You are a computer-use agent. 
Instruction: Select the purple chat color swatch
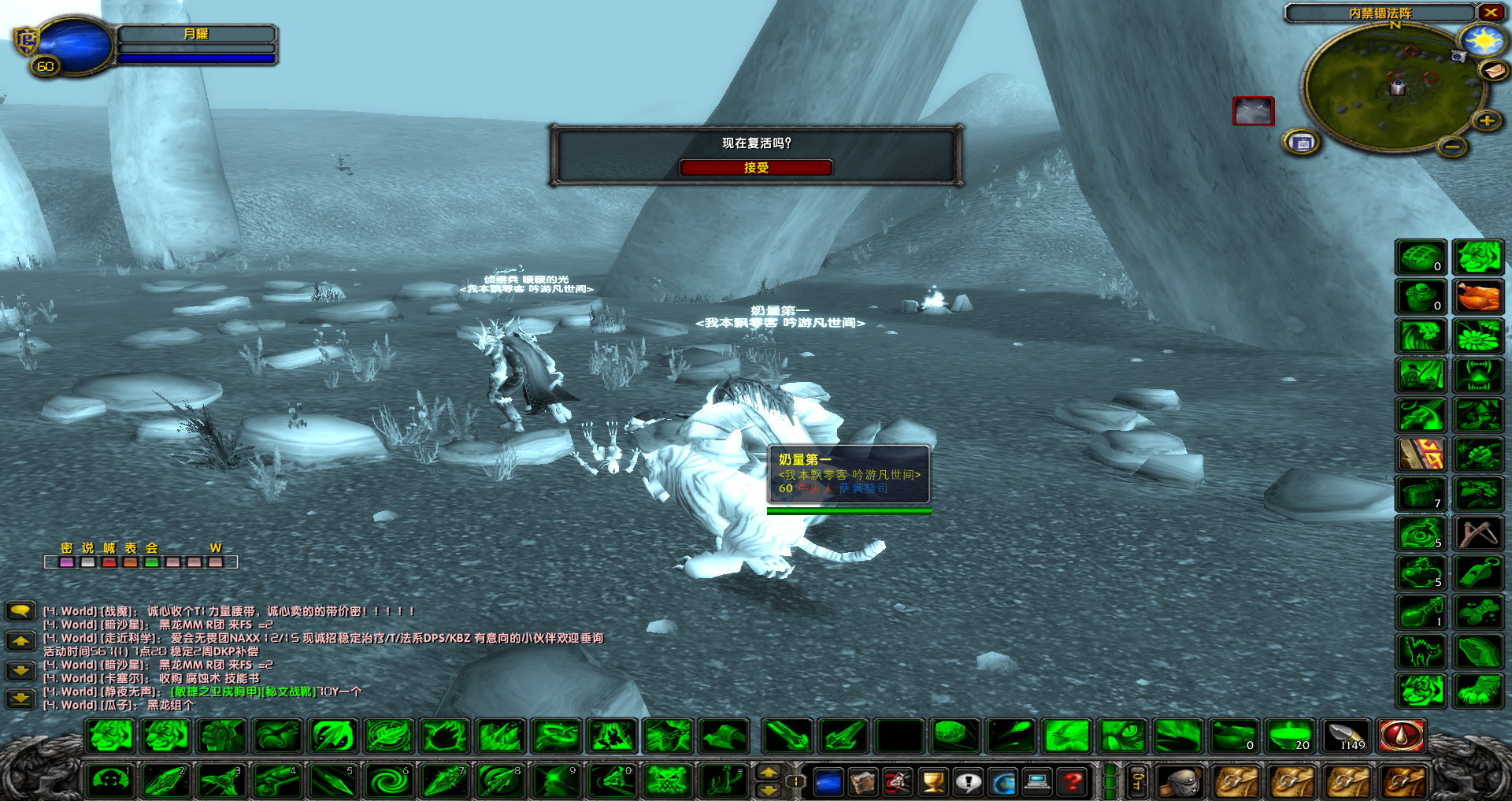tap(65, 562)
